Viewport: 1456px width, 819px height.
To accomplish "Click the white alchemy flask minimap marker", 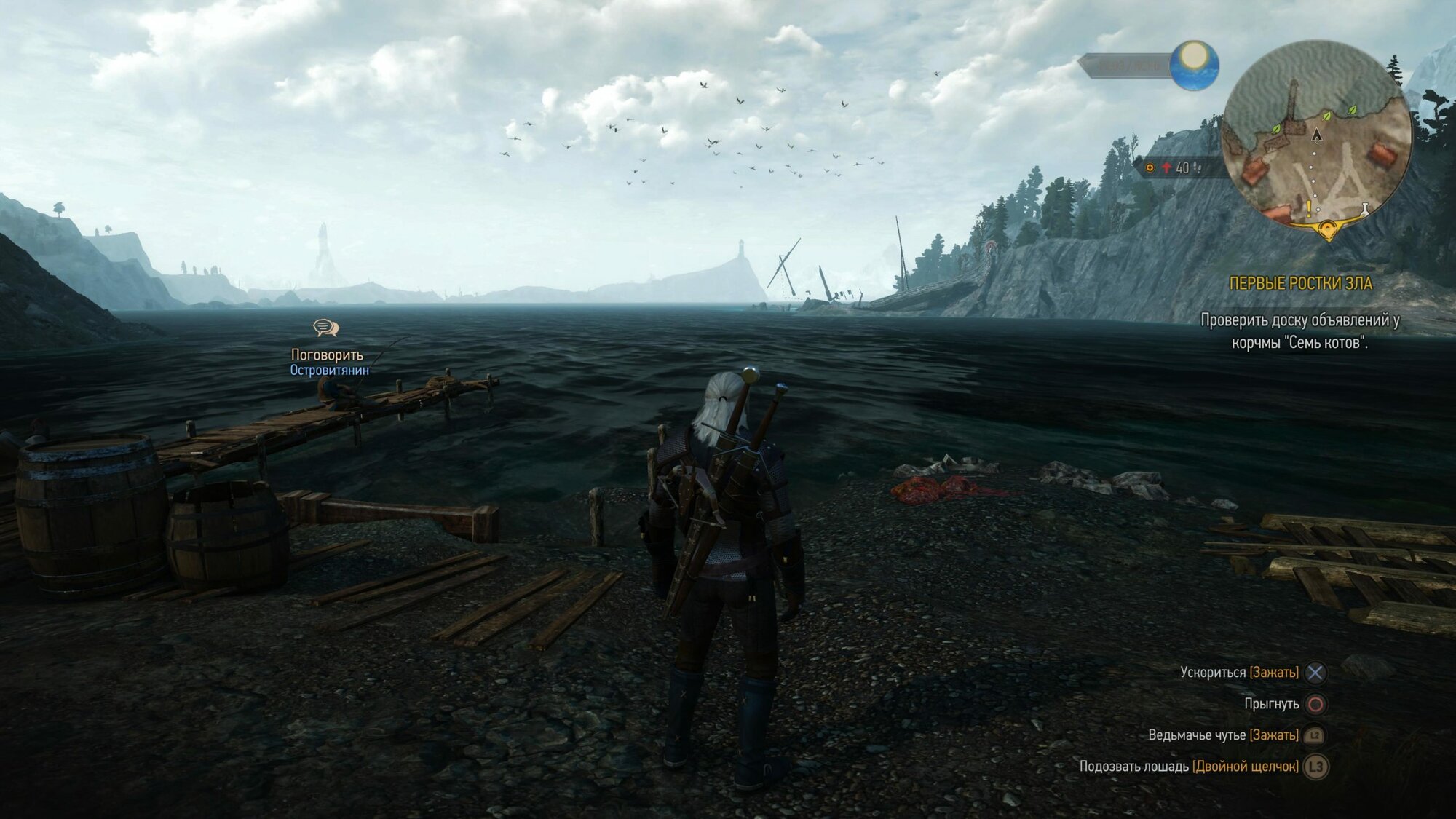I will coord(1365,210).
